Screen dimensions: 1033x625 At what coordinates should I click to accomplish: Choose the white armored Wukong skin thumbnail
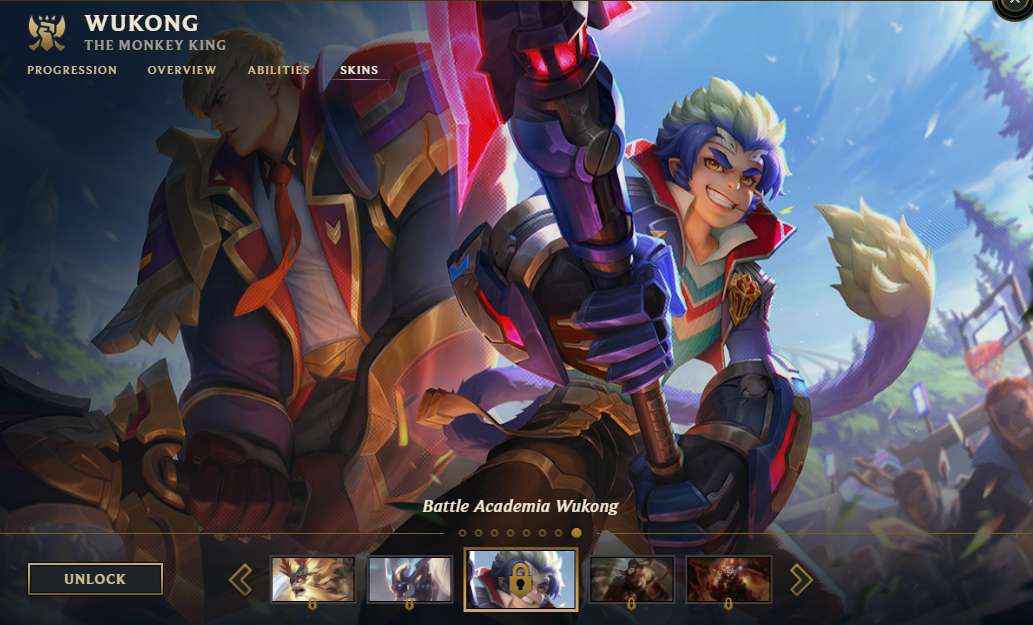[410, 579]
